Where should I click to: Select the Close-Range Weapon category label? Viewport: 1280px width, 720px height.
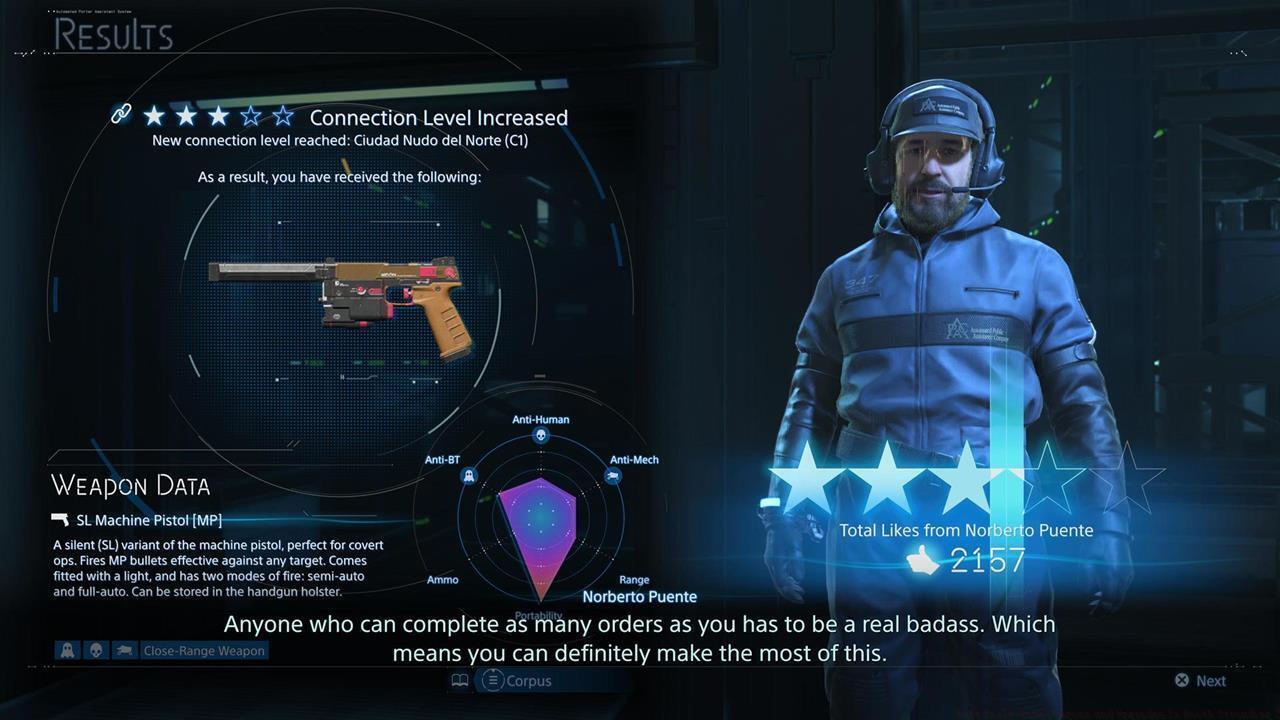(x=204, y=650)
